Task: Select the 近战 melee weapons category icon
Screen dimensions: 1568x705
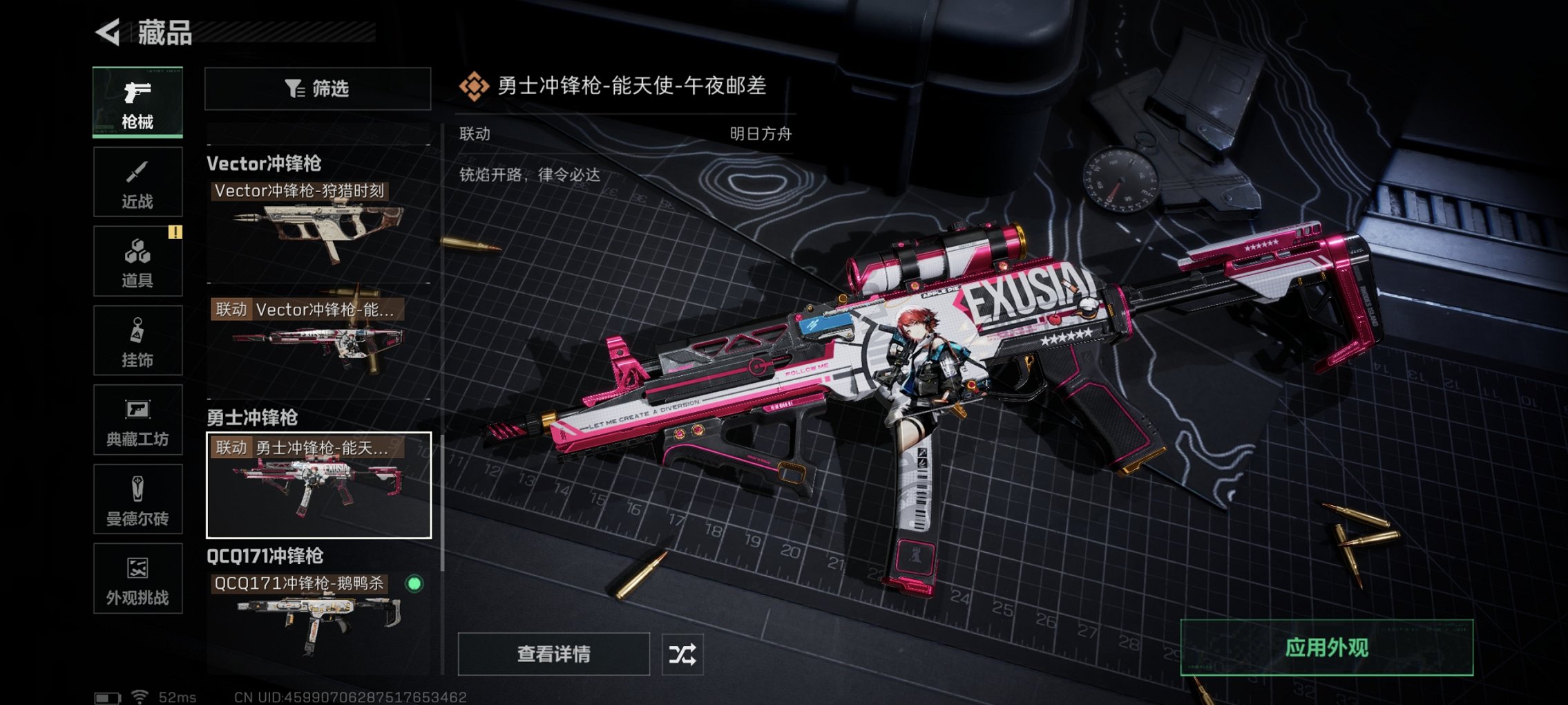Action: coord(137,181)
